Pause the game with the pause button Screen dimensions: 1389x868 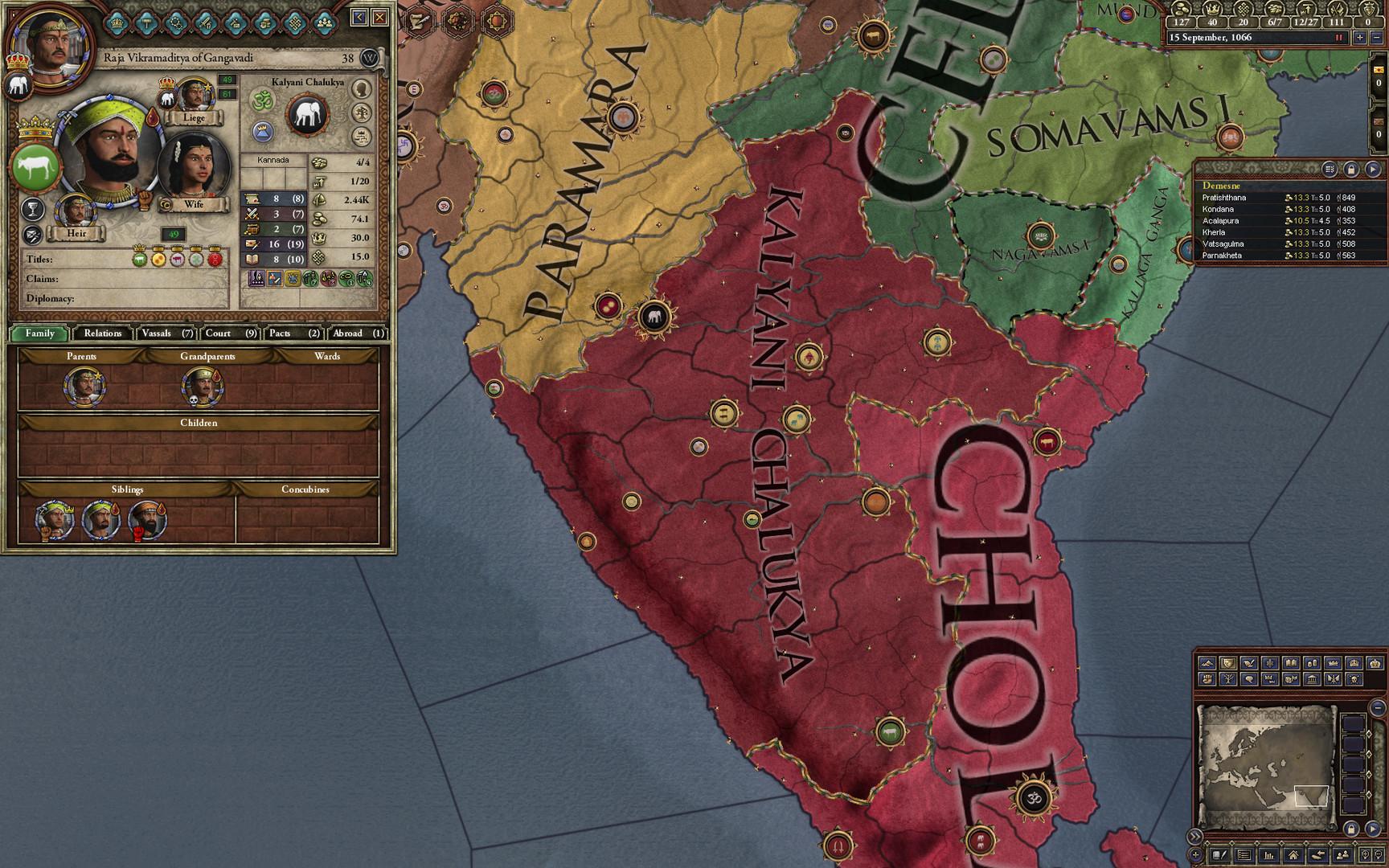1339,37
